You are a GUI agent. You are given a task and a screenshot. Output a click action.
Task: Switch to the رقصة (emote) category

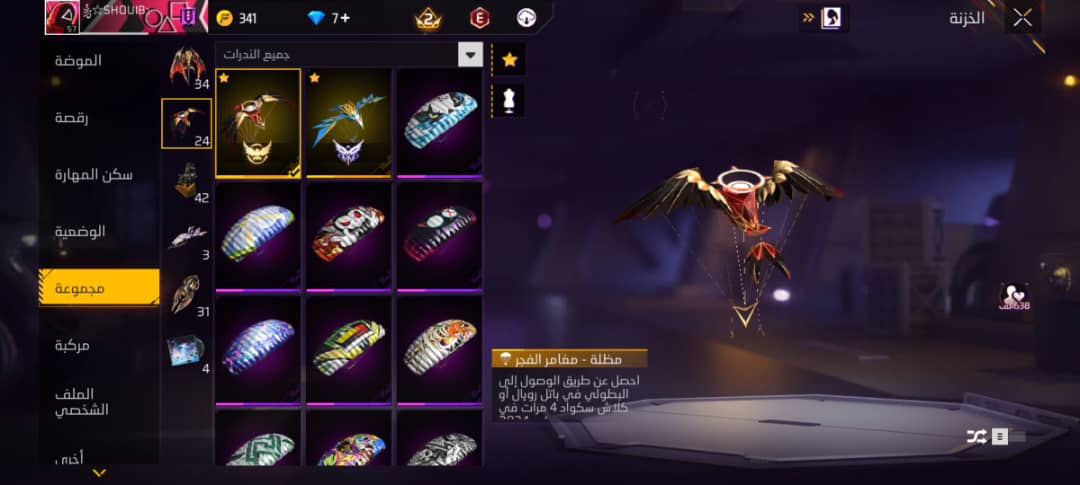(x=72, y=118)
